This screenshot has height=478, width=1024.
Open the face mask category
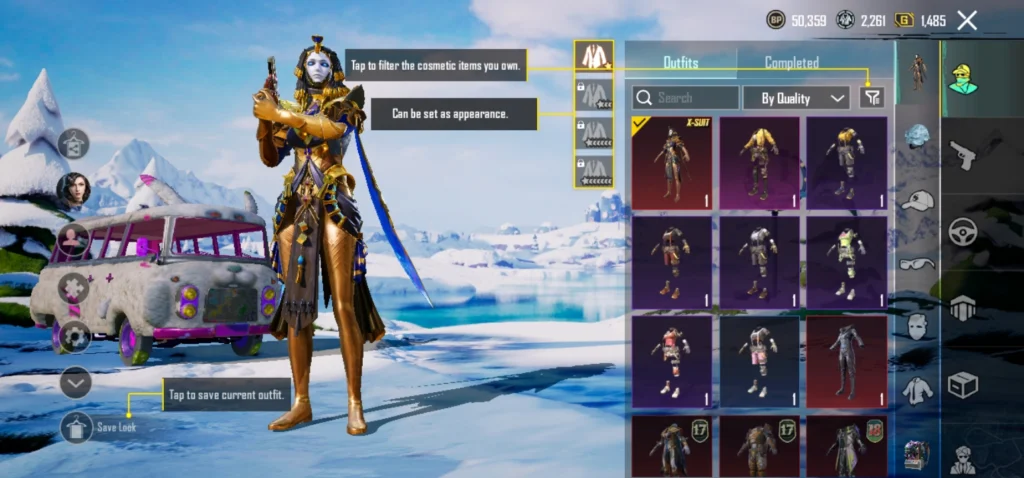tap(918, 326)
